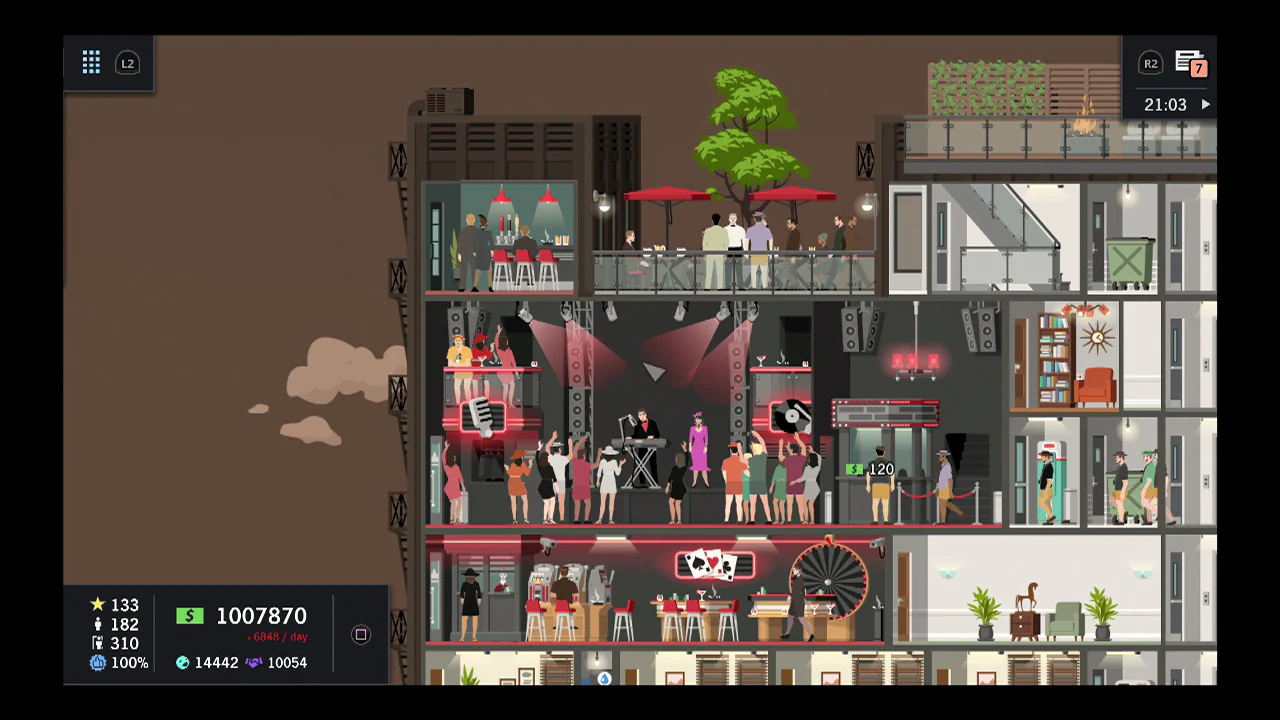The height and width of the screenshot is (720, 1280).
Task: Resume game speed with the play arrow
Action: tap(1205, 104)
